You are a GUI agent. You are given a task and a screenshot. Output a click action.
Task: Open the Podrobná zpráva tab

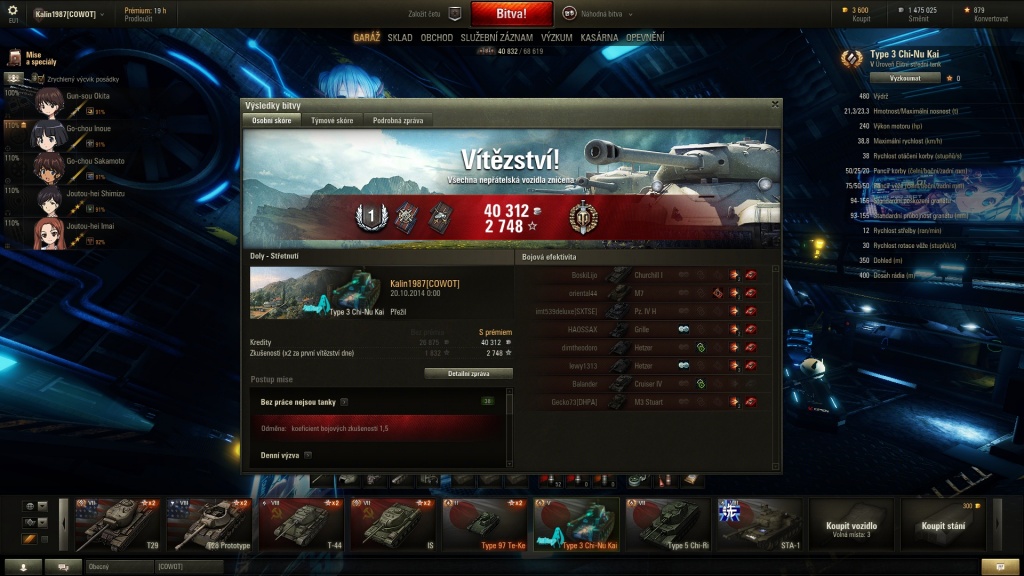[397, 120]
